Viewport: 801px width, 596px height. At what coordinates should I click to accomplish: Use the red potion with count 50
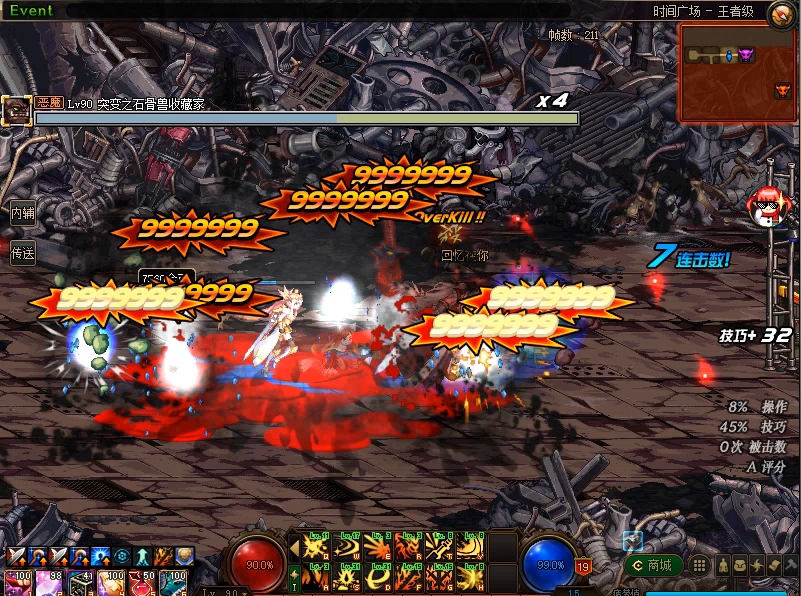pyautogui.click(x=142, y=583)
